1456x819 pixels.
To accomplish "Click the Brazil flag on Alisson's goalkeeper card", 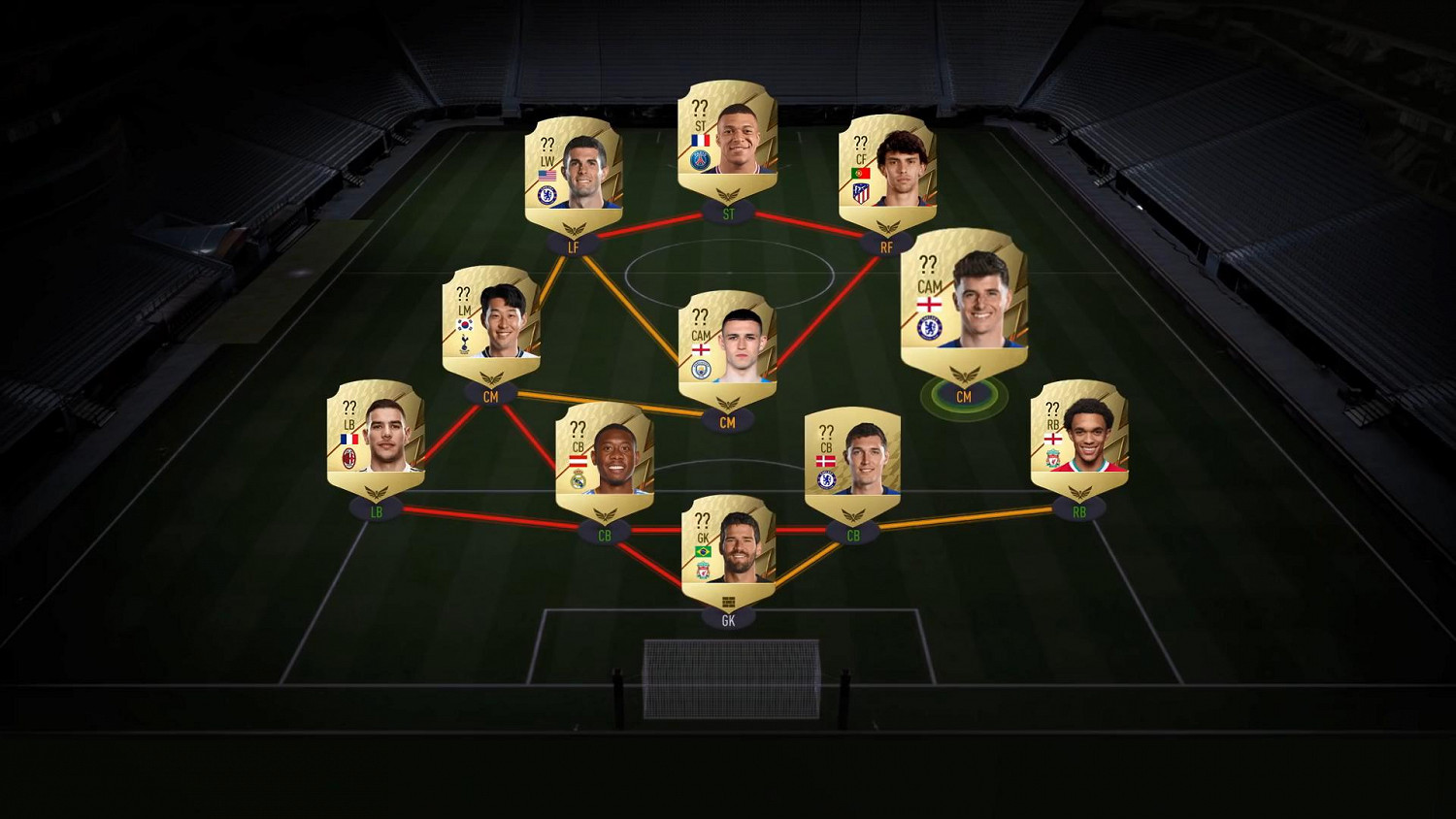I will 703,552.
